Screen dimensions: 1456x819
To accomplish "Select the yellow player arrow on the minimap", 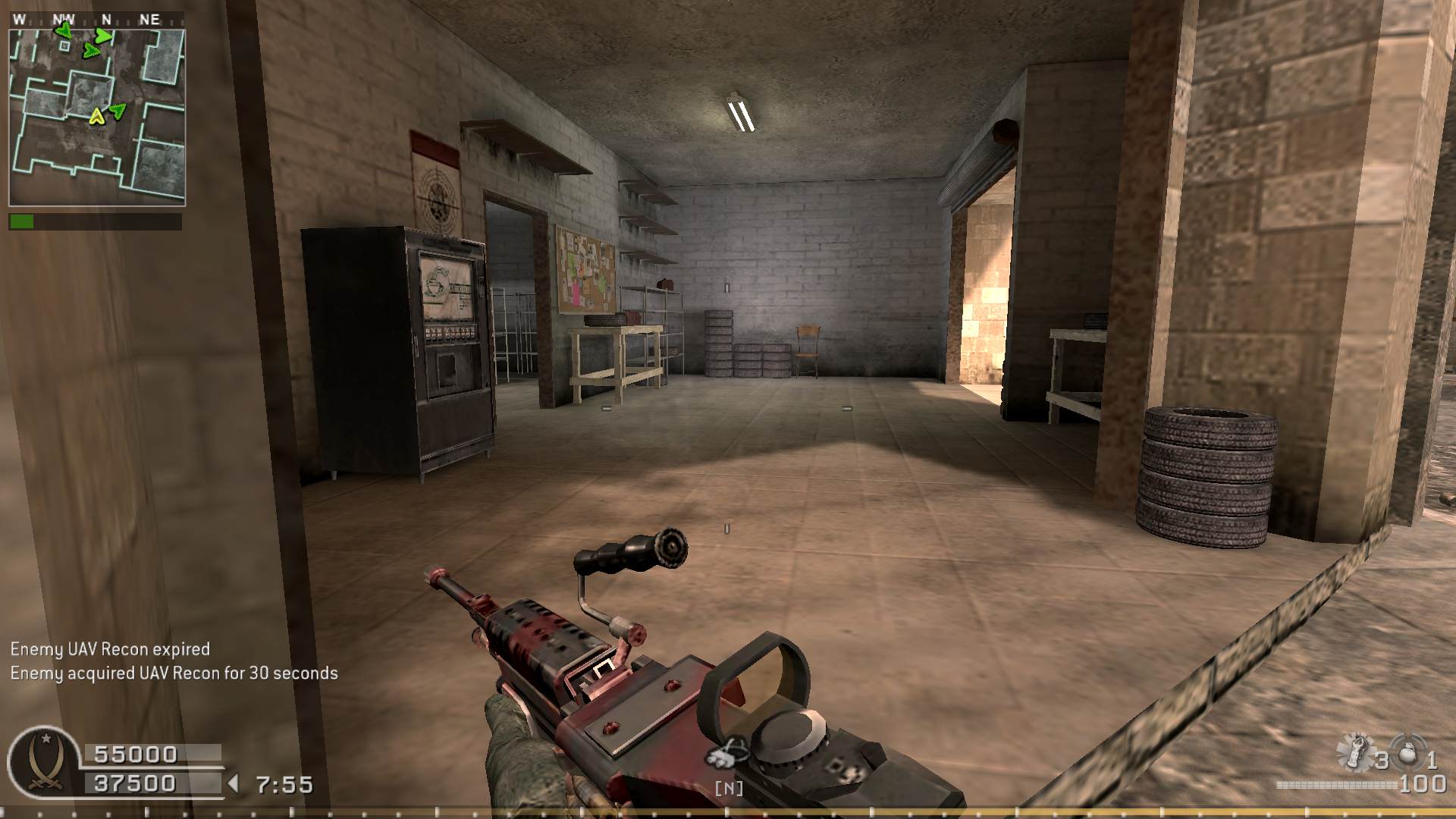I will tap(96, 116).
